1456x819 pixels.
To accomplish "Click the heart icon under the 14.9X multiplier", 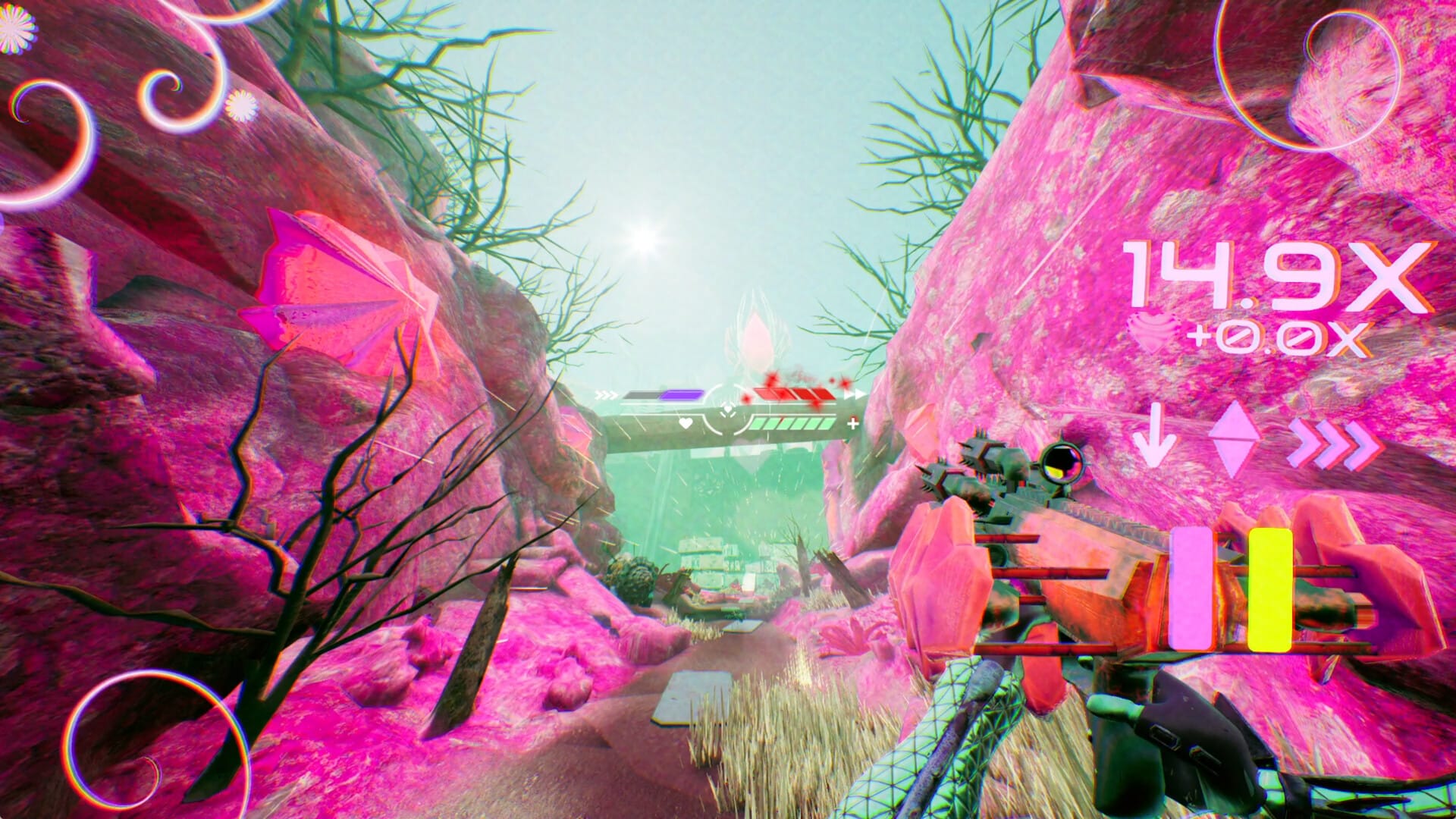I will click(x=1151, y=334).
